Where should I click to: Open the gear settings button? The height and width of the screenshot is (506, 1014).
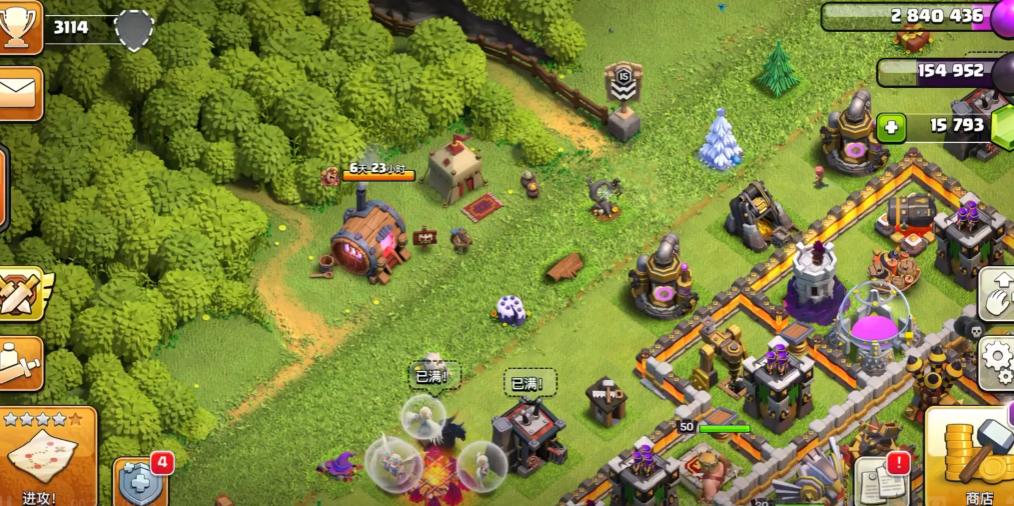point(997,359)
